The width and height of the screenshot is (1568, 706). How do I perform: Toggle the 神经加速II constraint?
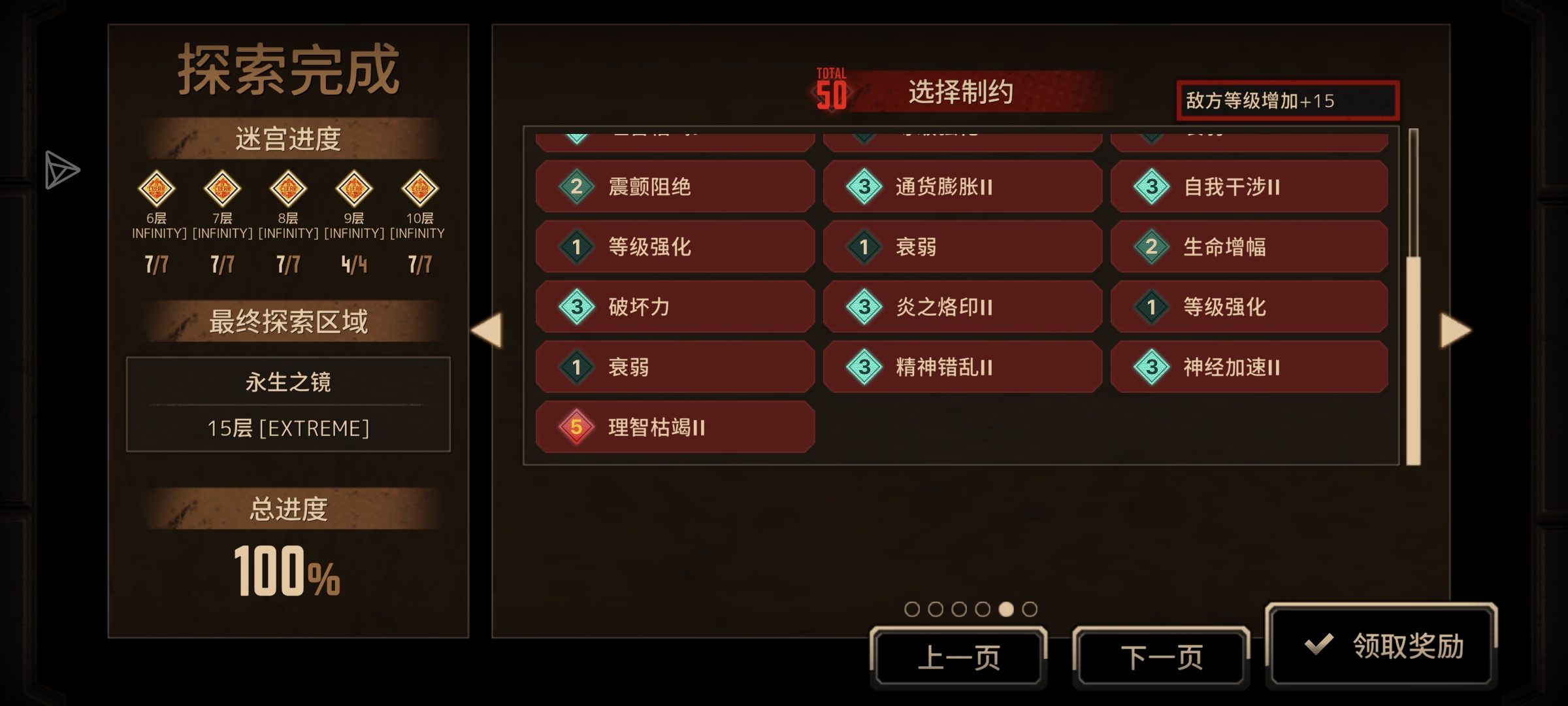click(1250, 367)
